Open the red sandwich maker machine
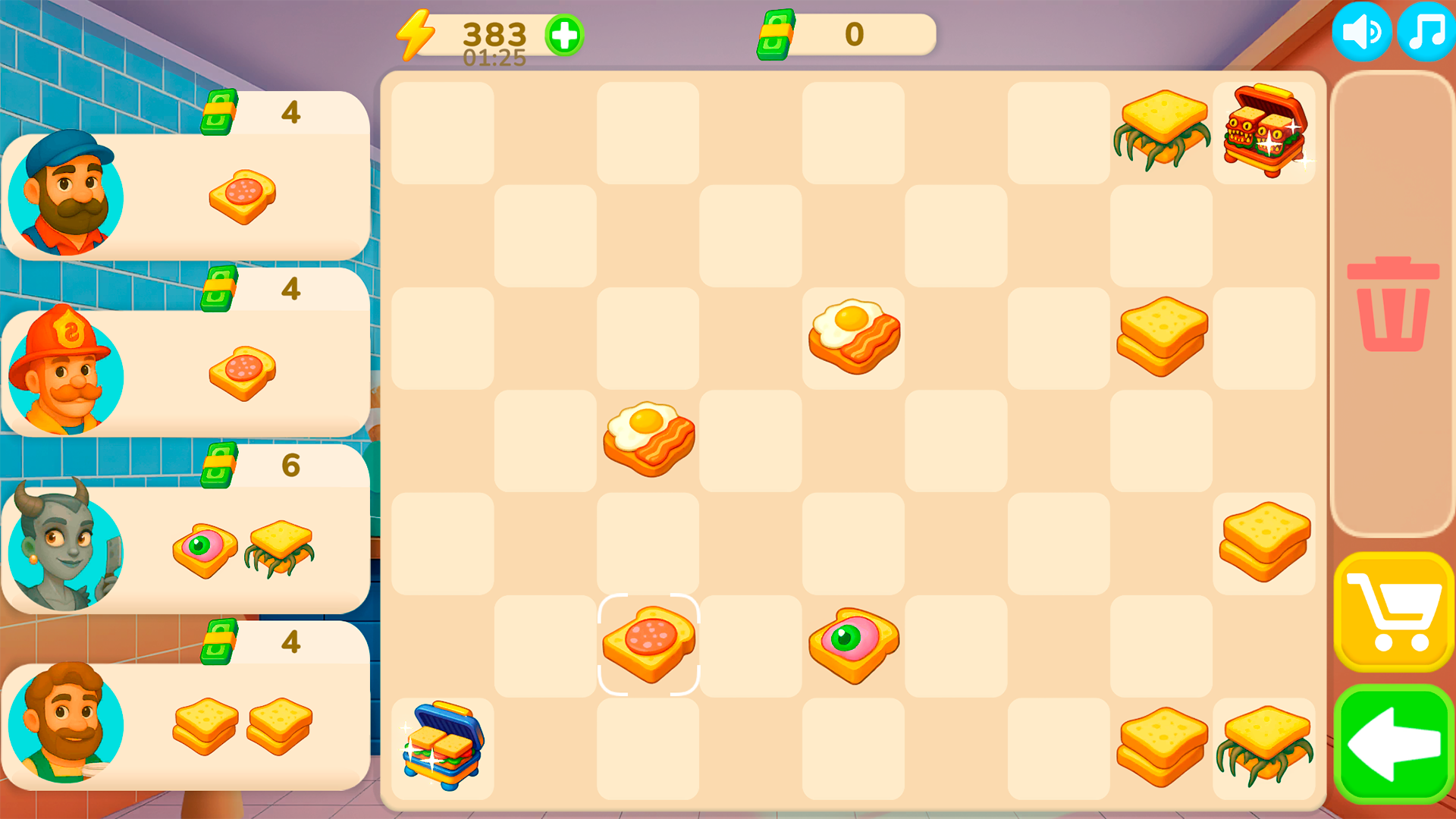1456x819 pixels. coord(1264,134)
